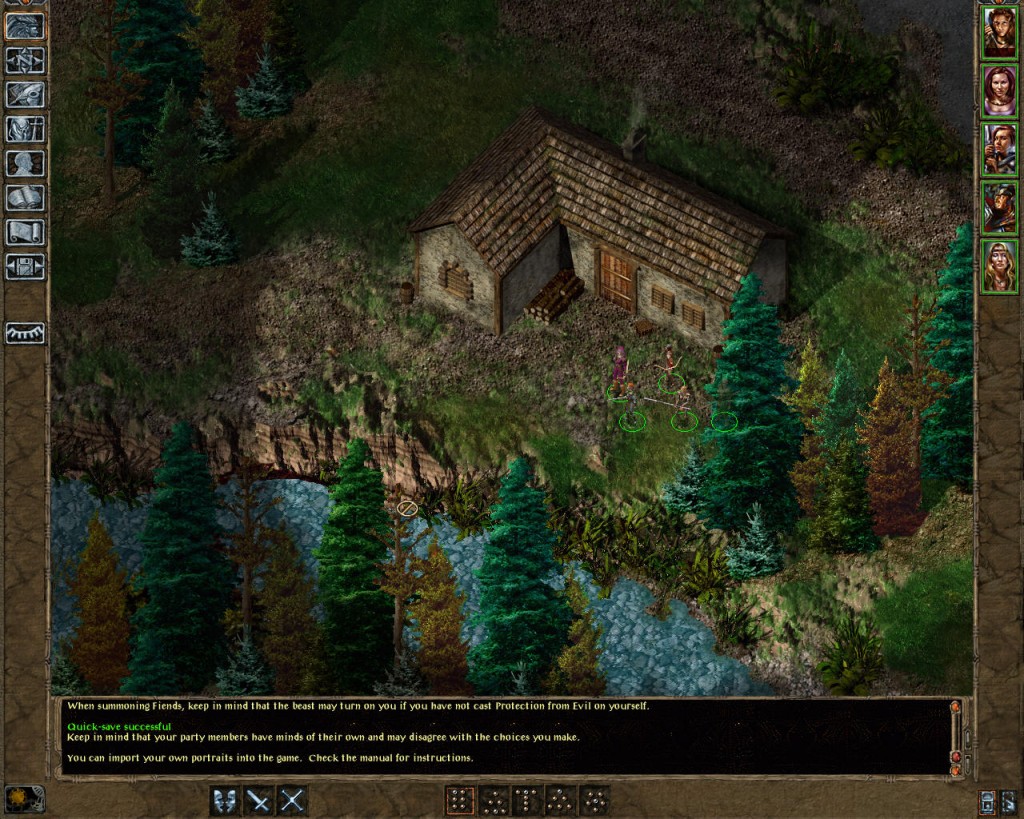Image resolution: width=1024 pixels, height=819 pixels.
Task: Toggle the game clock pause button
Action: pos(24,798)
